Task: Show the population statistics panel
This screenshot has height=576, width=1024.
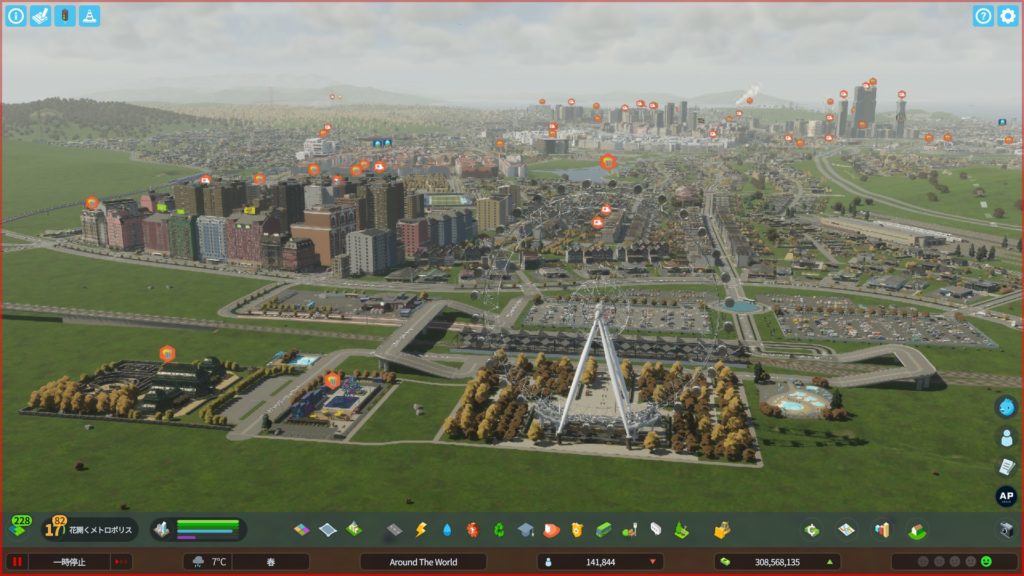Action: coord(599,562)
